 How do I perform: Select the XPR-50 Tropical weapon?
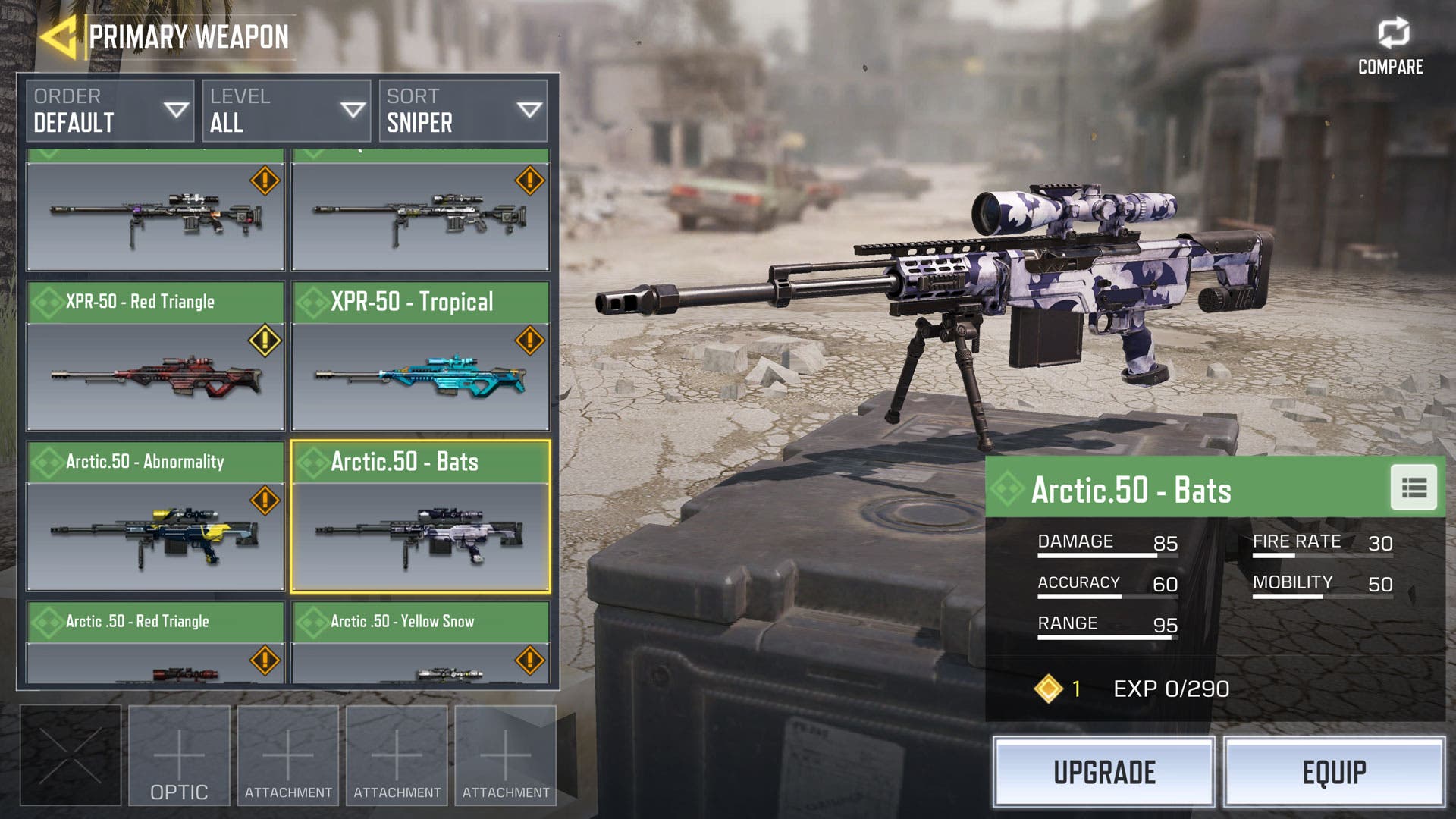tap(420, 356)
